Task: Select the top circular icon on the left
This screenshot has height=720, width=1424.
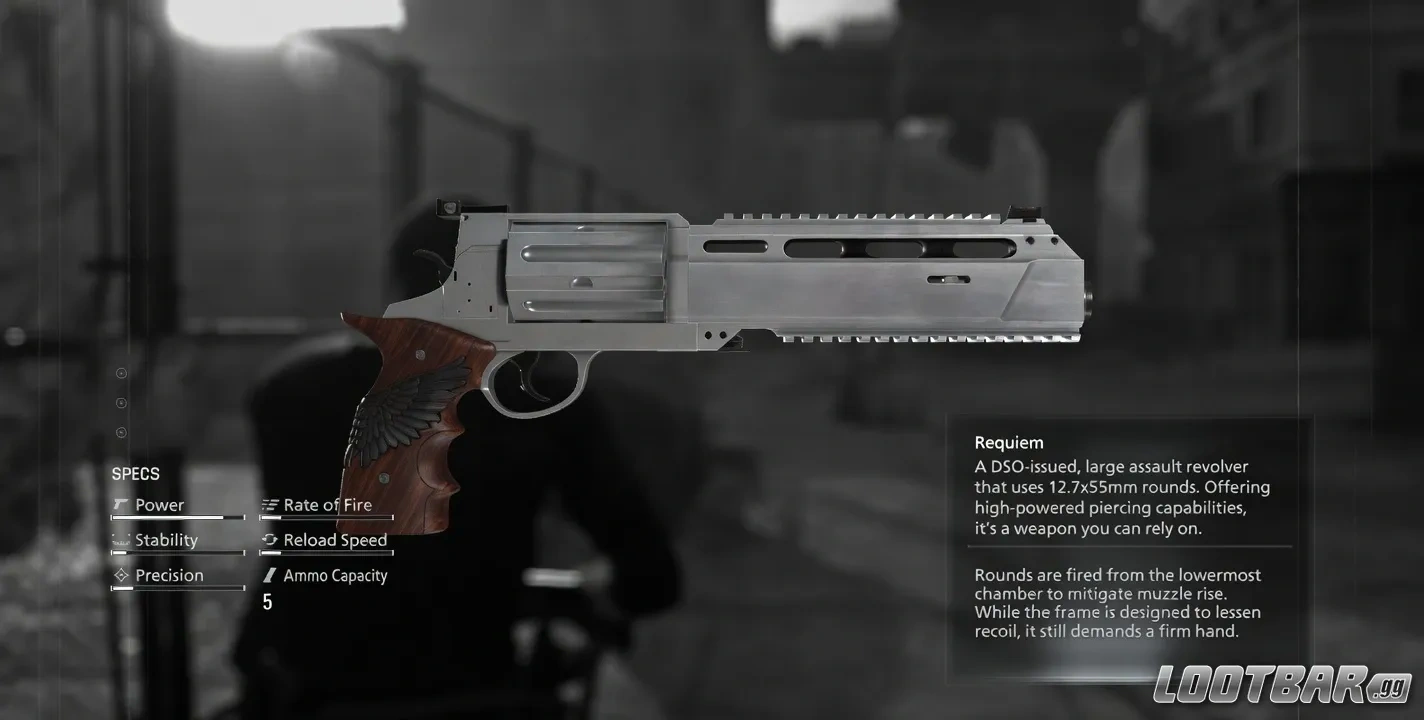Action: (x=121, y=373)
